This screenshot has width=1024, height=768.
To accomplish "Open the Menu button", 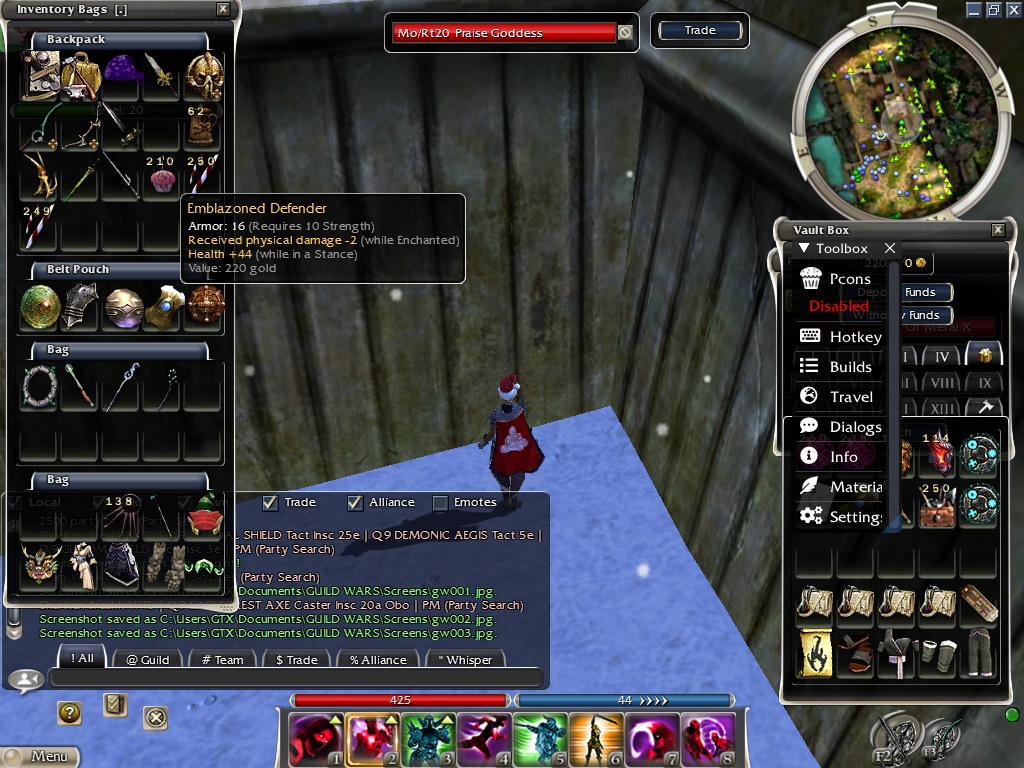I will (40, 757).
